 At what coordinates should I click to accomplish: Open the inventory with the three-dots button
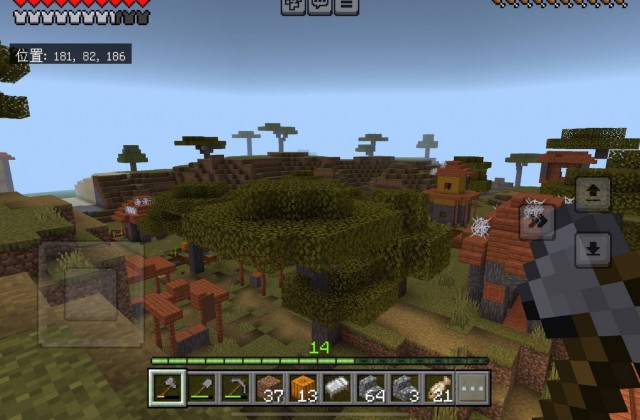(473, 385)
